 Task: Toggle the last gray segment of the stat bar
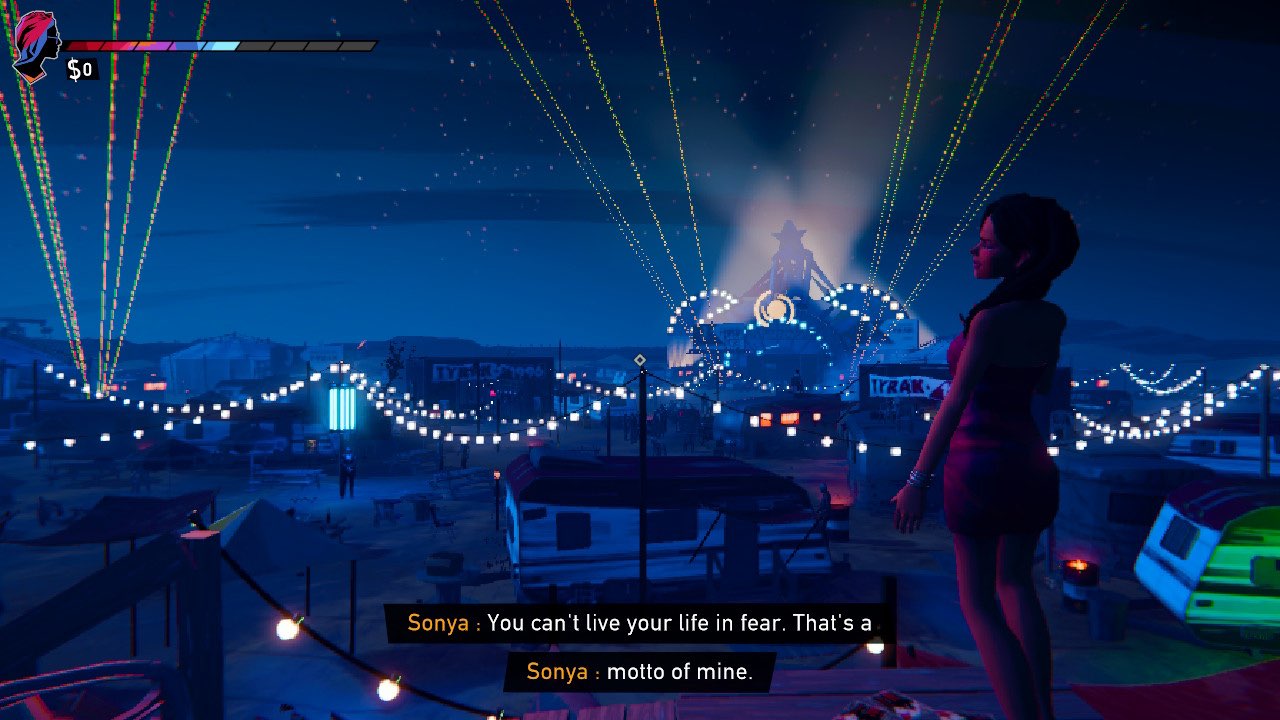(355, 43)
